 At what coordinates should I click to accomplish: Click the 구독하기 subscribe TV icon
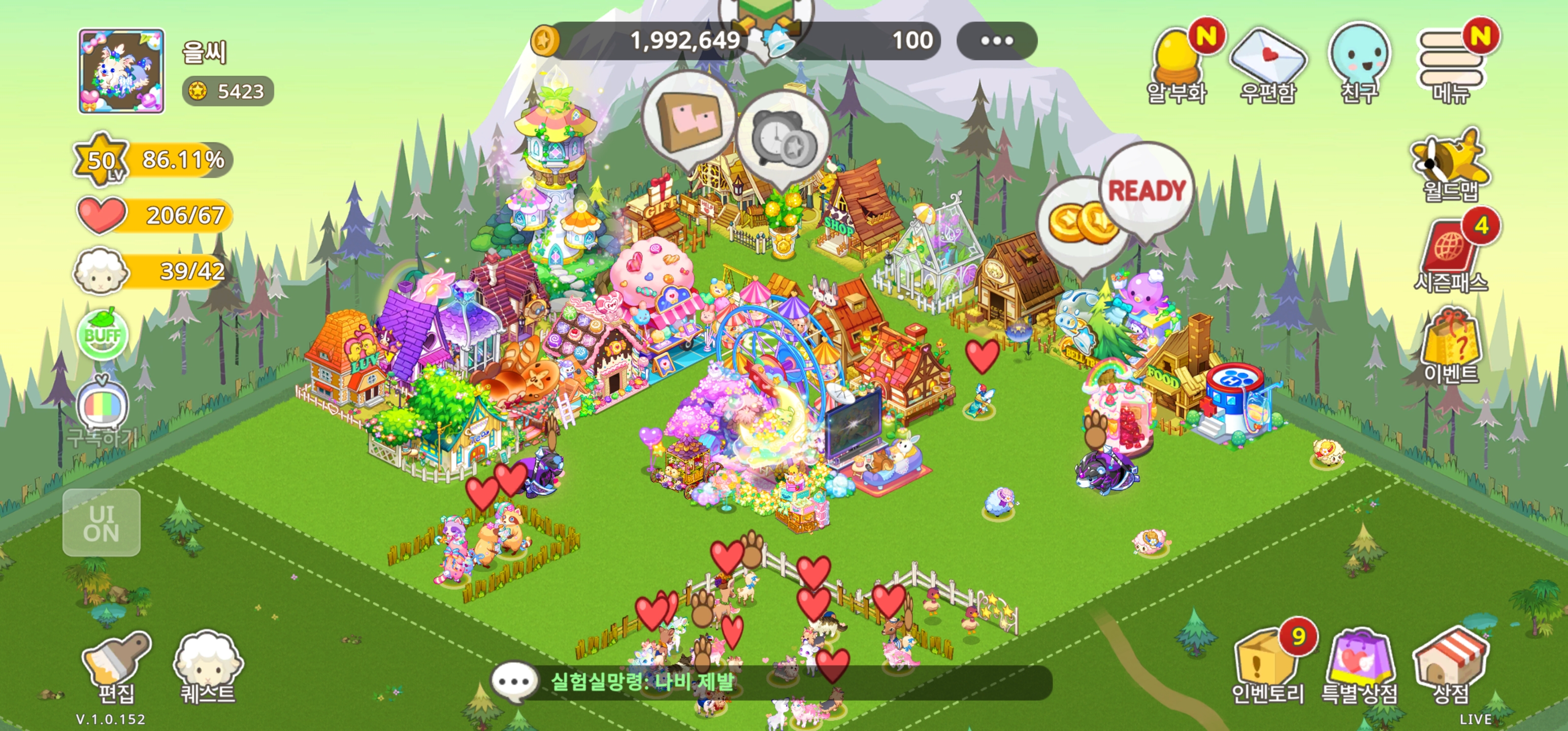click(102, 408)
